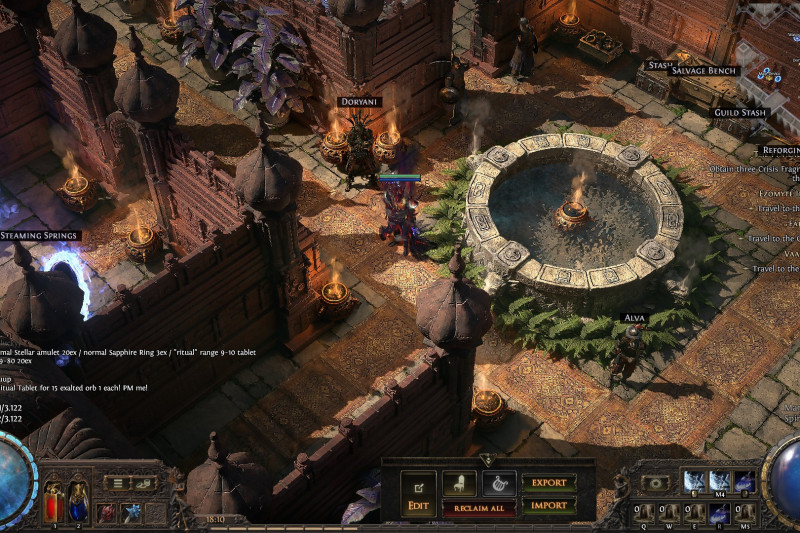This screenshot has height=533, width=800.
Task: Talk to Doryani via his nameplate
Action: pyautogui.click(x=360, y=103)
